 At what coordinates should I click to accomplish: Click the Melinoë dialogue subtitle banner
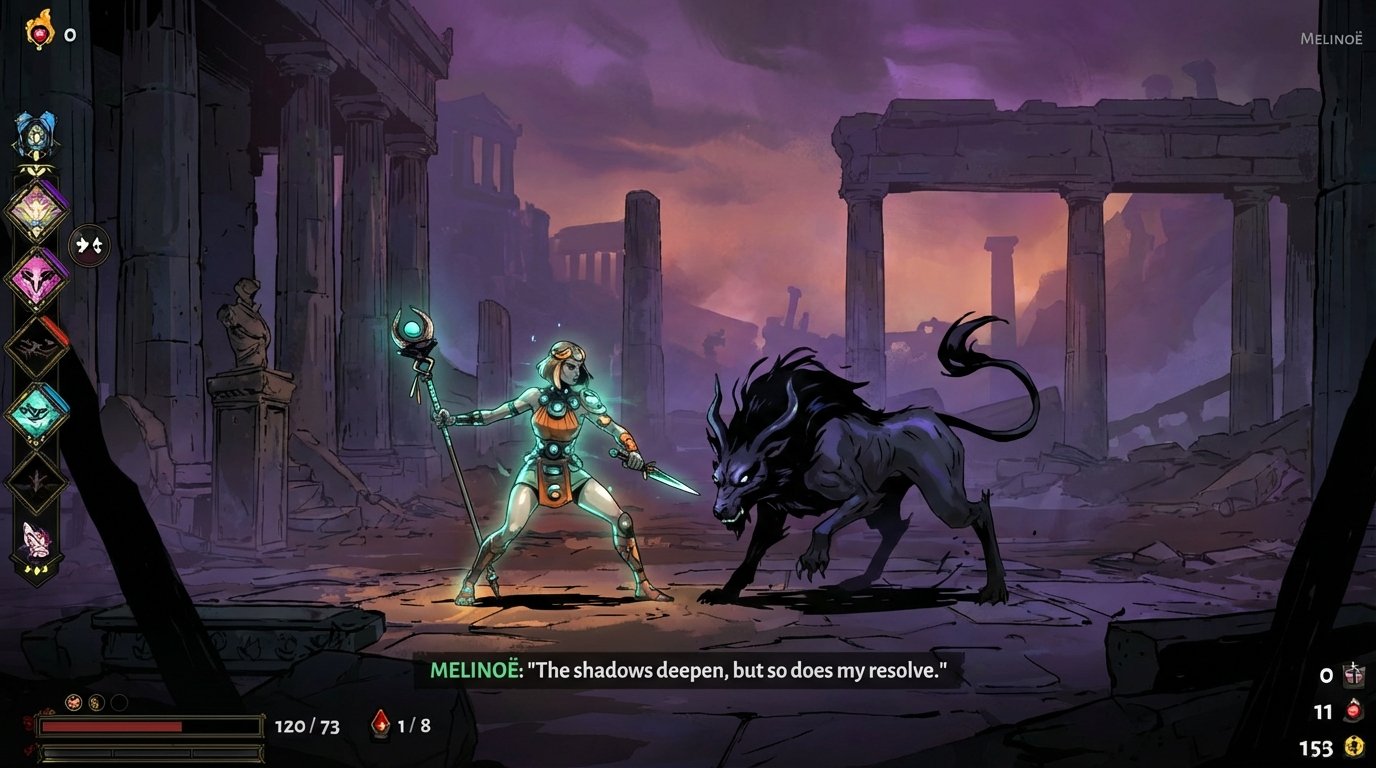(x=688, y=670)
